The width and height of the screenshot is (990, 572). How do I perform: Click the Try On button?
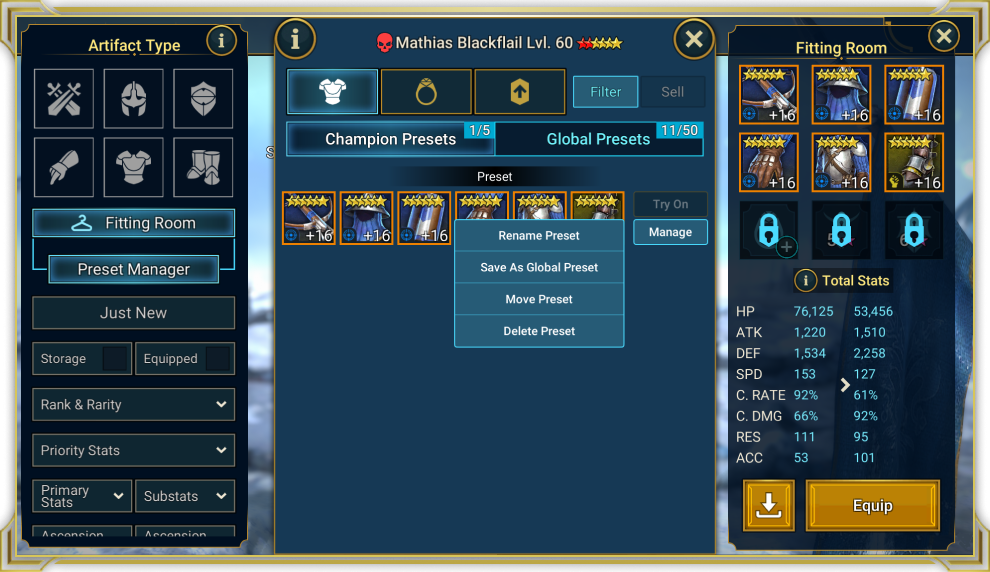[x=670, y=204]
